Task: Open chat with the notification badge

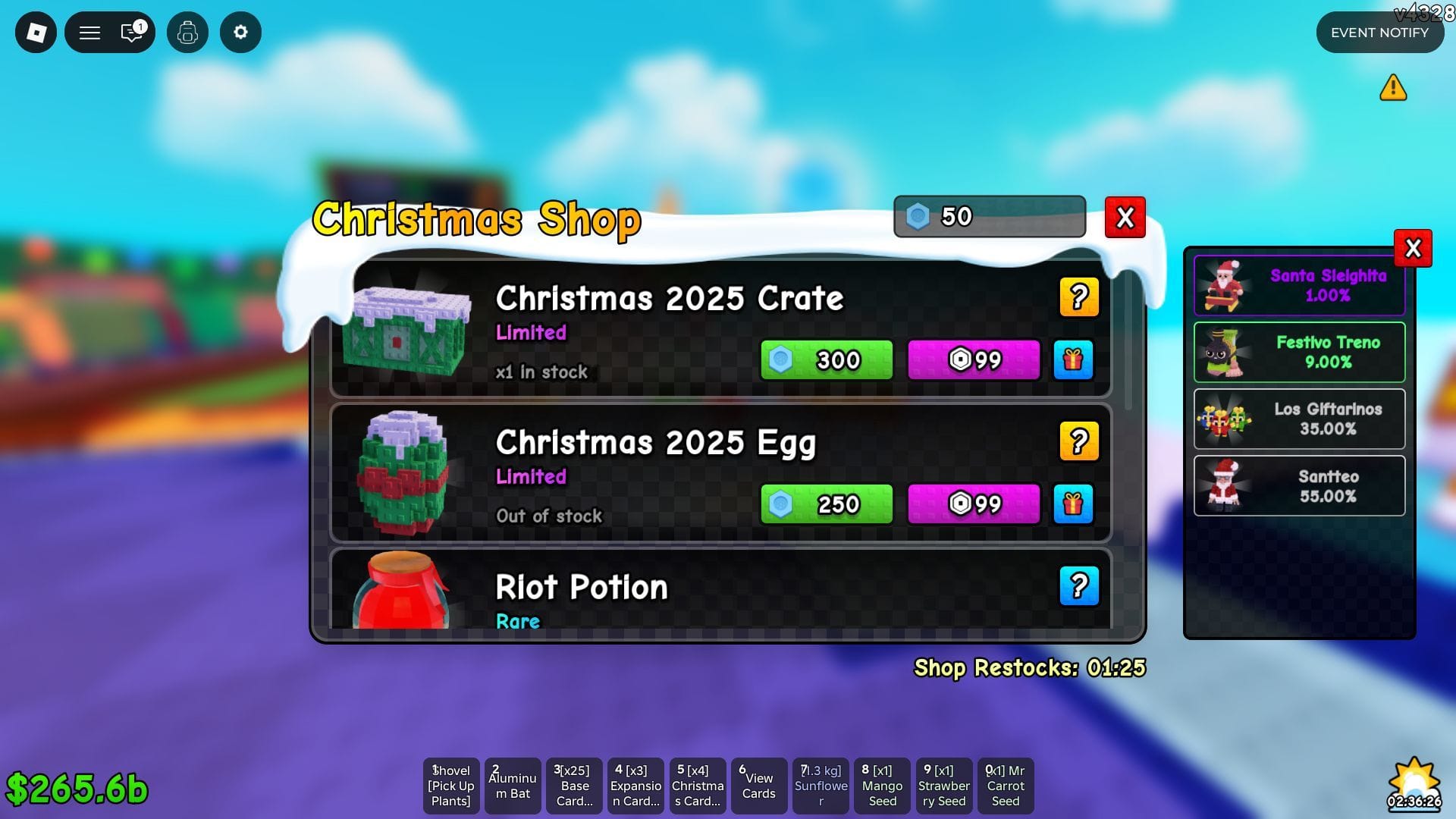Action: point(130,33)
